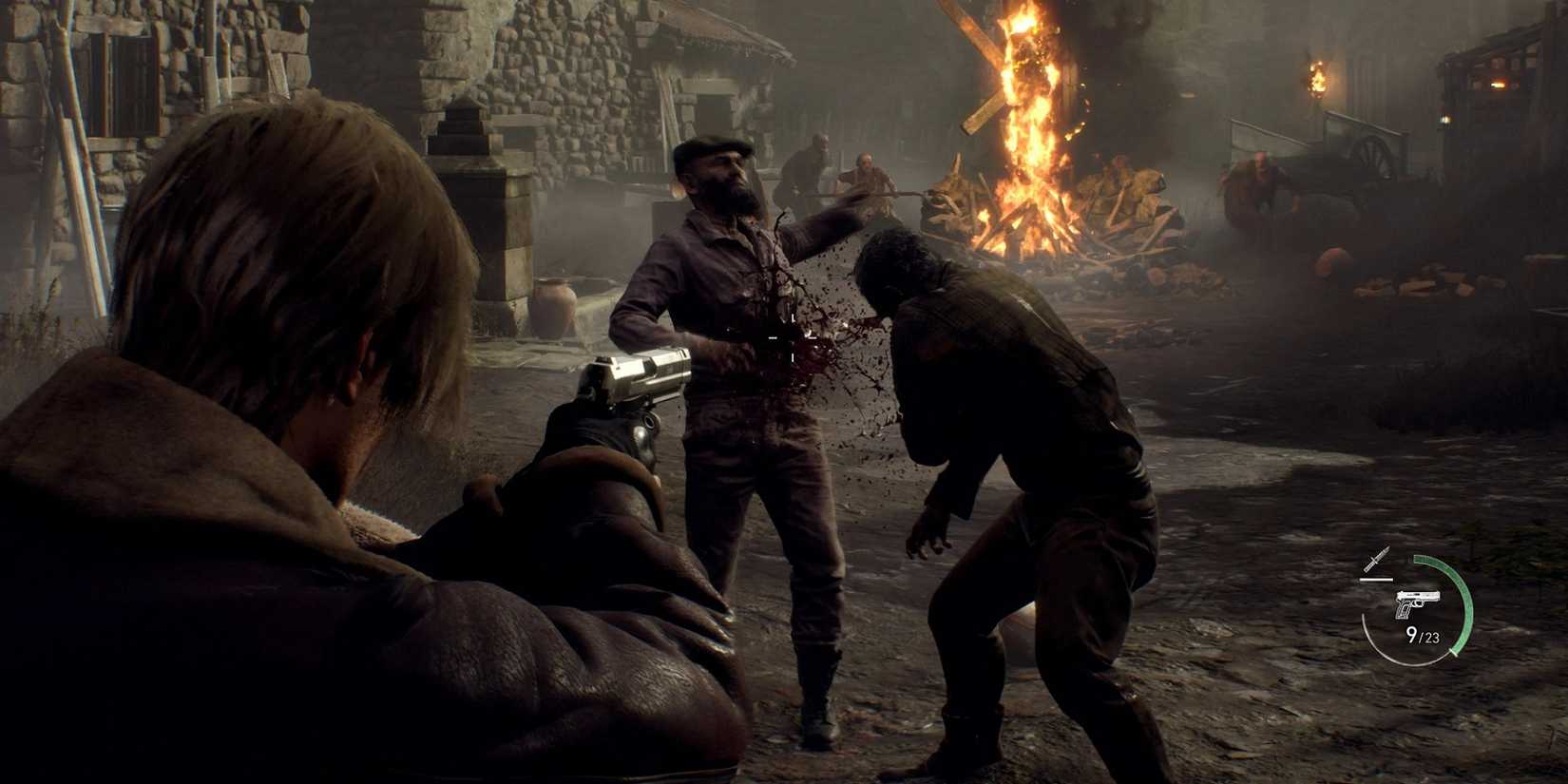Click the weapon HUD cluster in lower right
Image resolution: width=1568 pixels, height=784 pixels.
[1416, 603]
